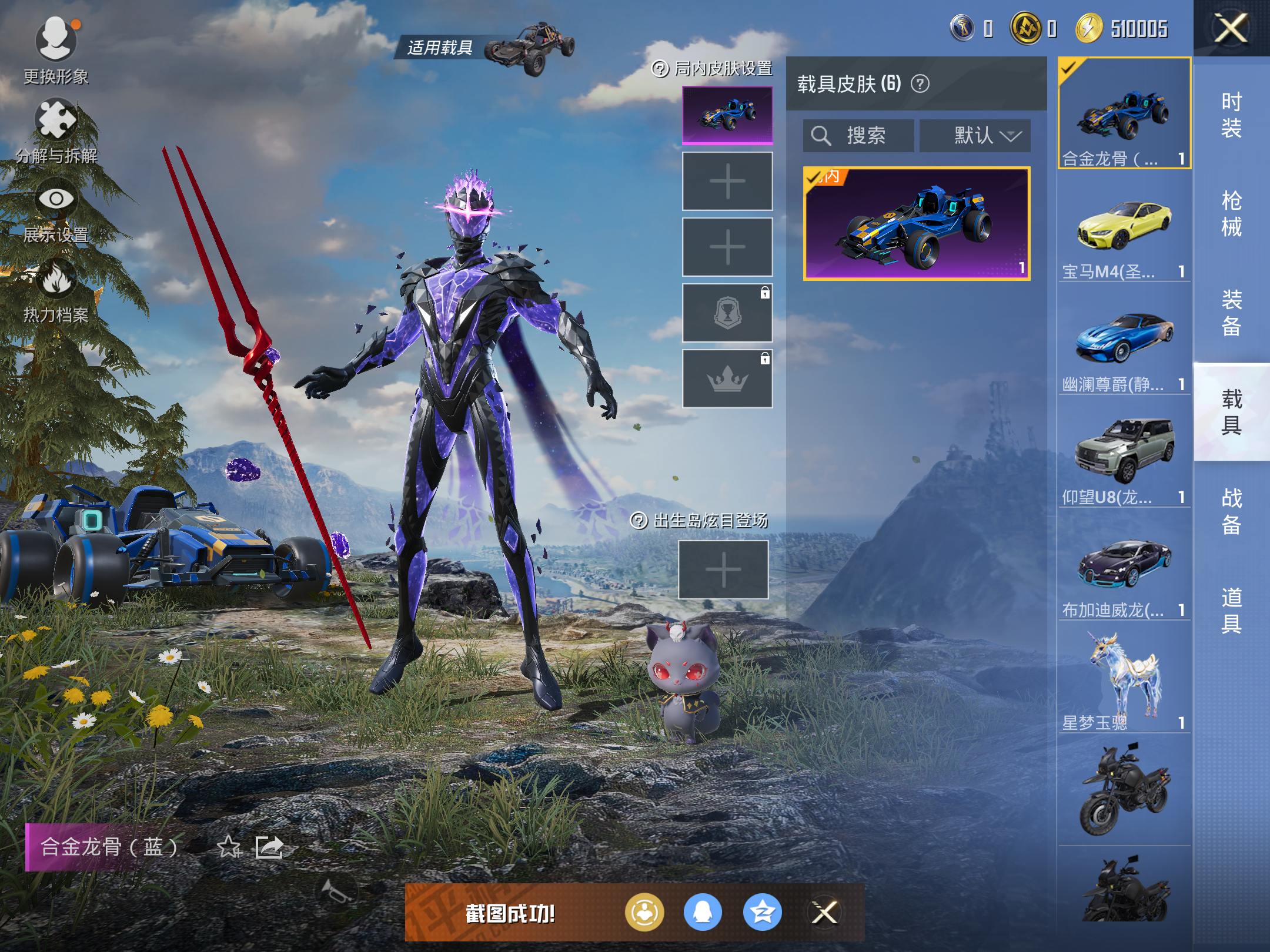Switch to the 道具 items tab
Image resolution: width=1270 pixels, height=952 pixels.
pos(1231,610)
